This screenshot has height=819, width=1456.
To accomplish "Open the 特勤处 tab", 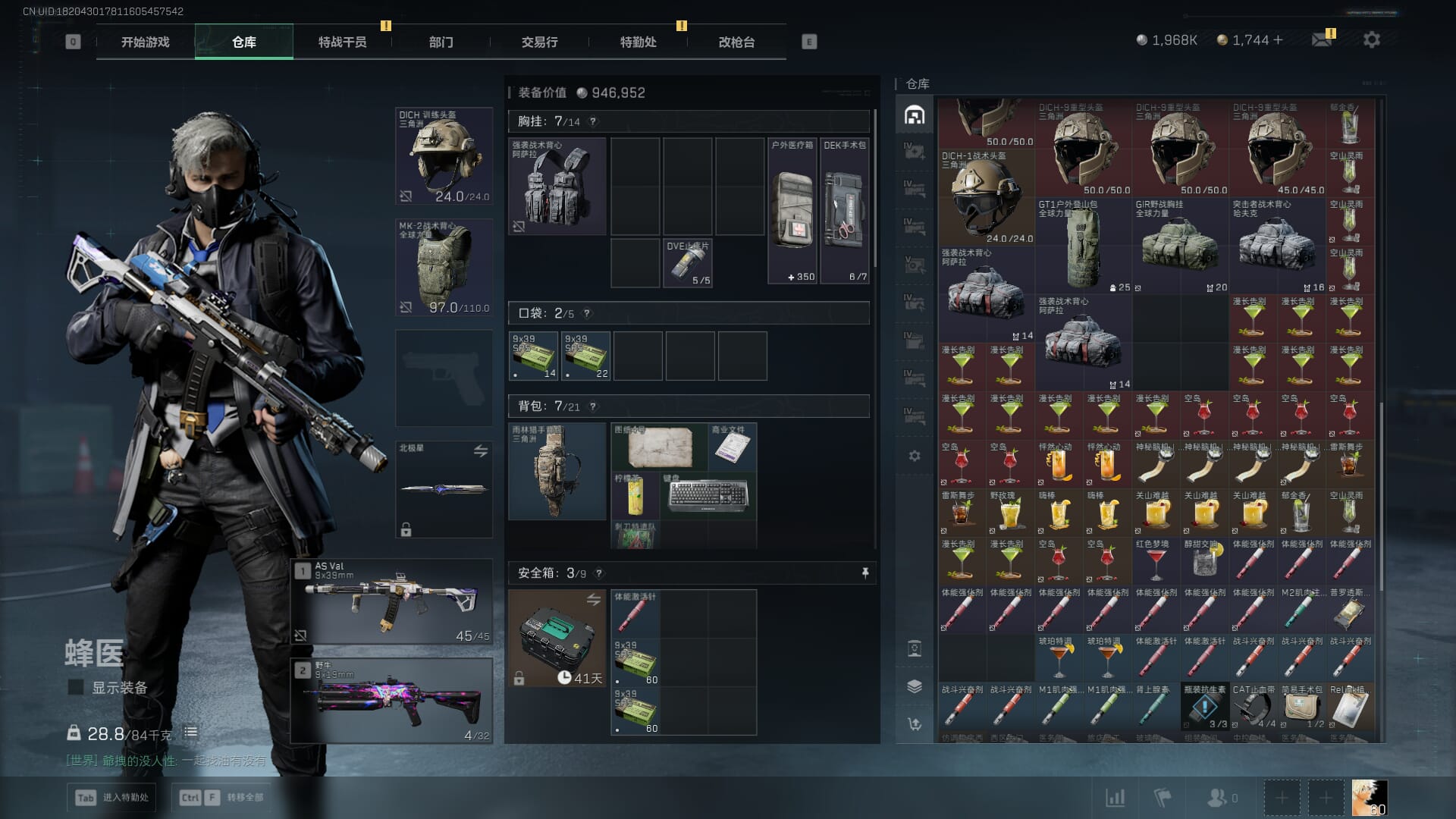I will 638,42.
